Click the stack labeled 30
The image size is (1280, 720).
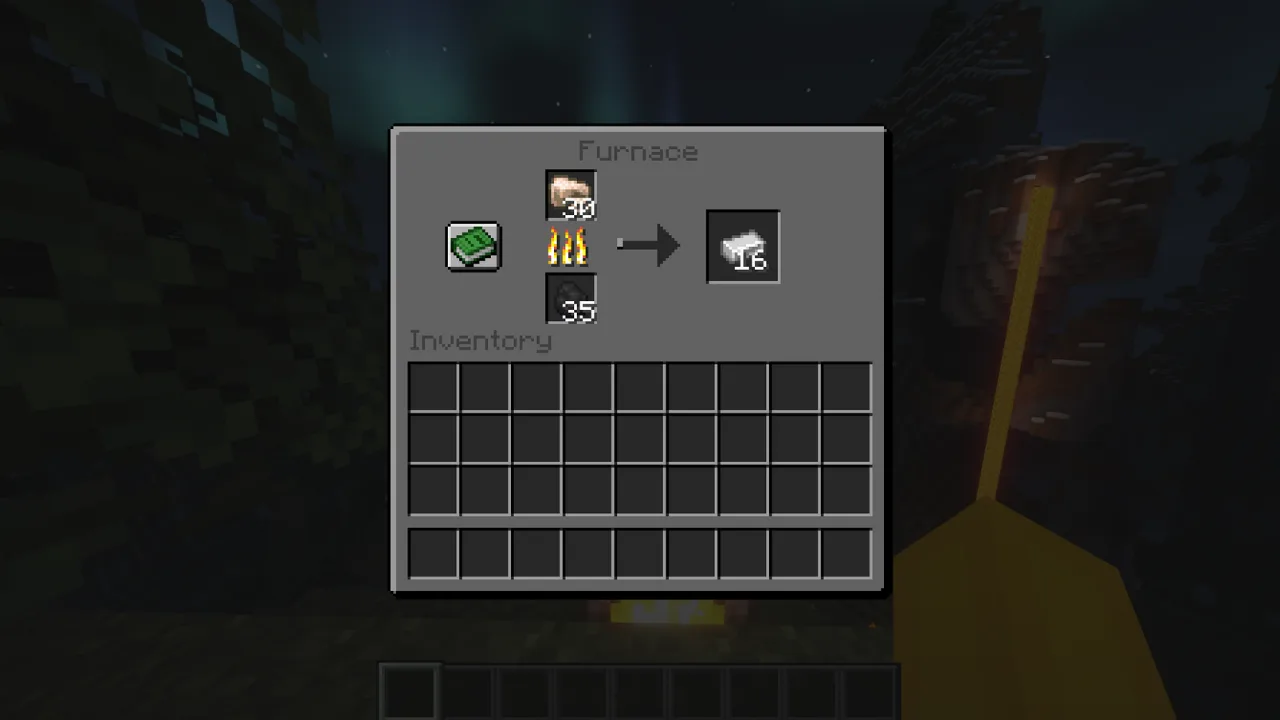pos(570,193)
